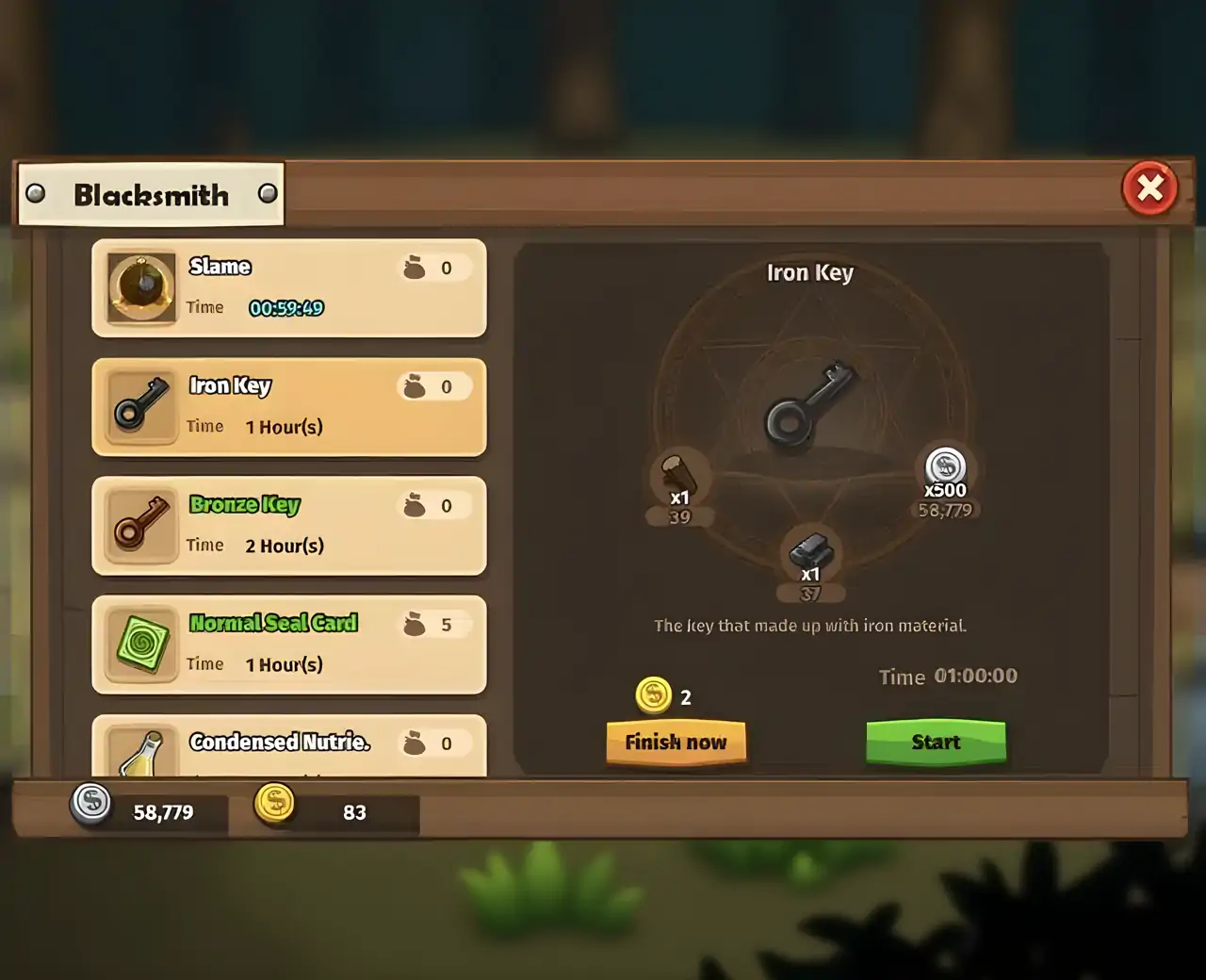This screenshot has height=980, width=1206.
Task: Tap the silver coin cost icon
Action: click(x=945, y=466)
